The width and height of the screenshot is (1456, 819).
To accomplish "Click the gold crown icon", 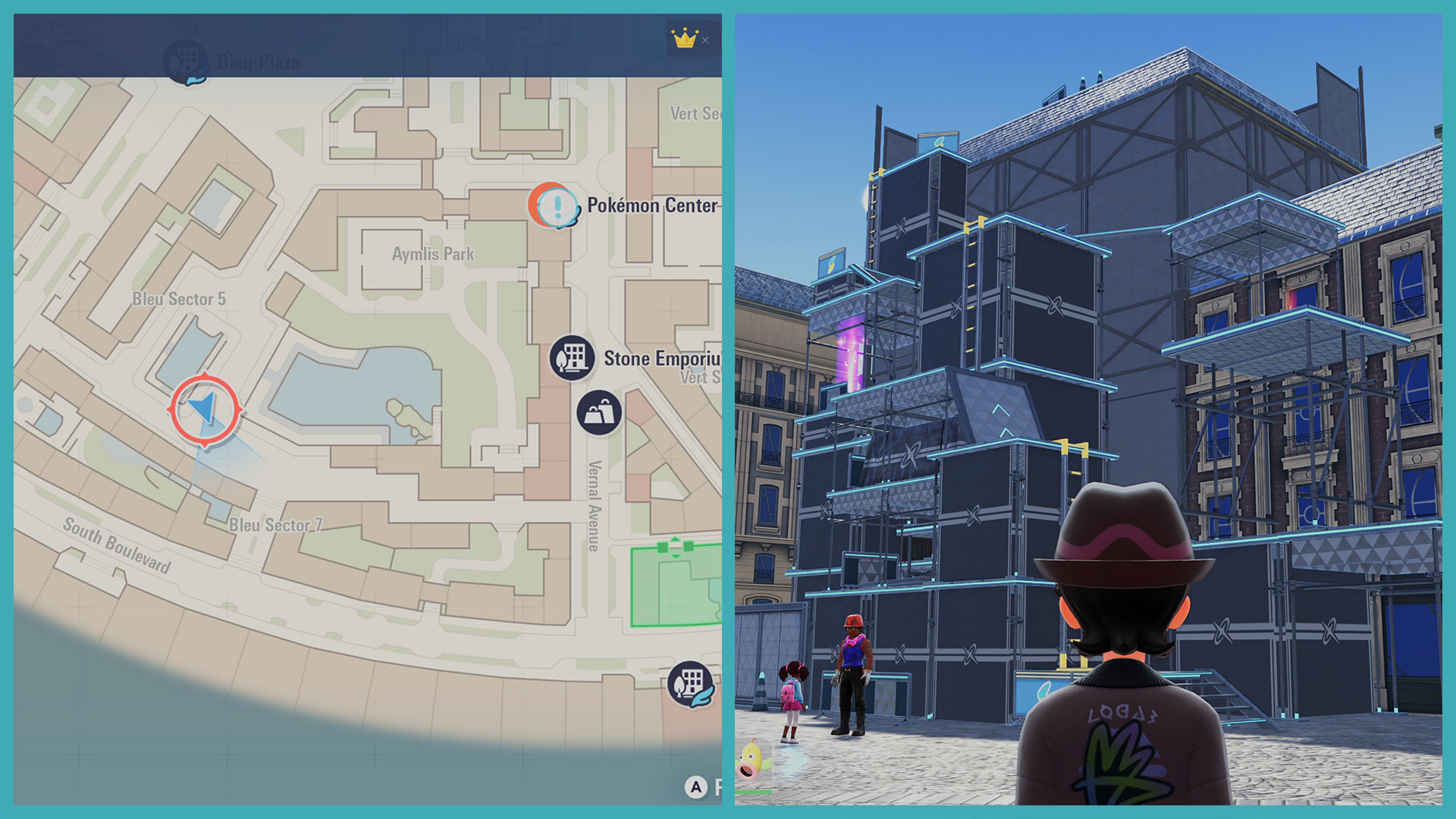I will click(x=684, y=38).
